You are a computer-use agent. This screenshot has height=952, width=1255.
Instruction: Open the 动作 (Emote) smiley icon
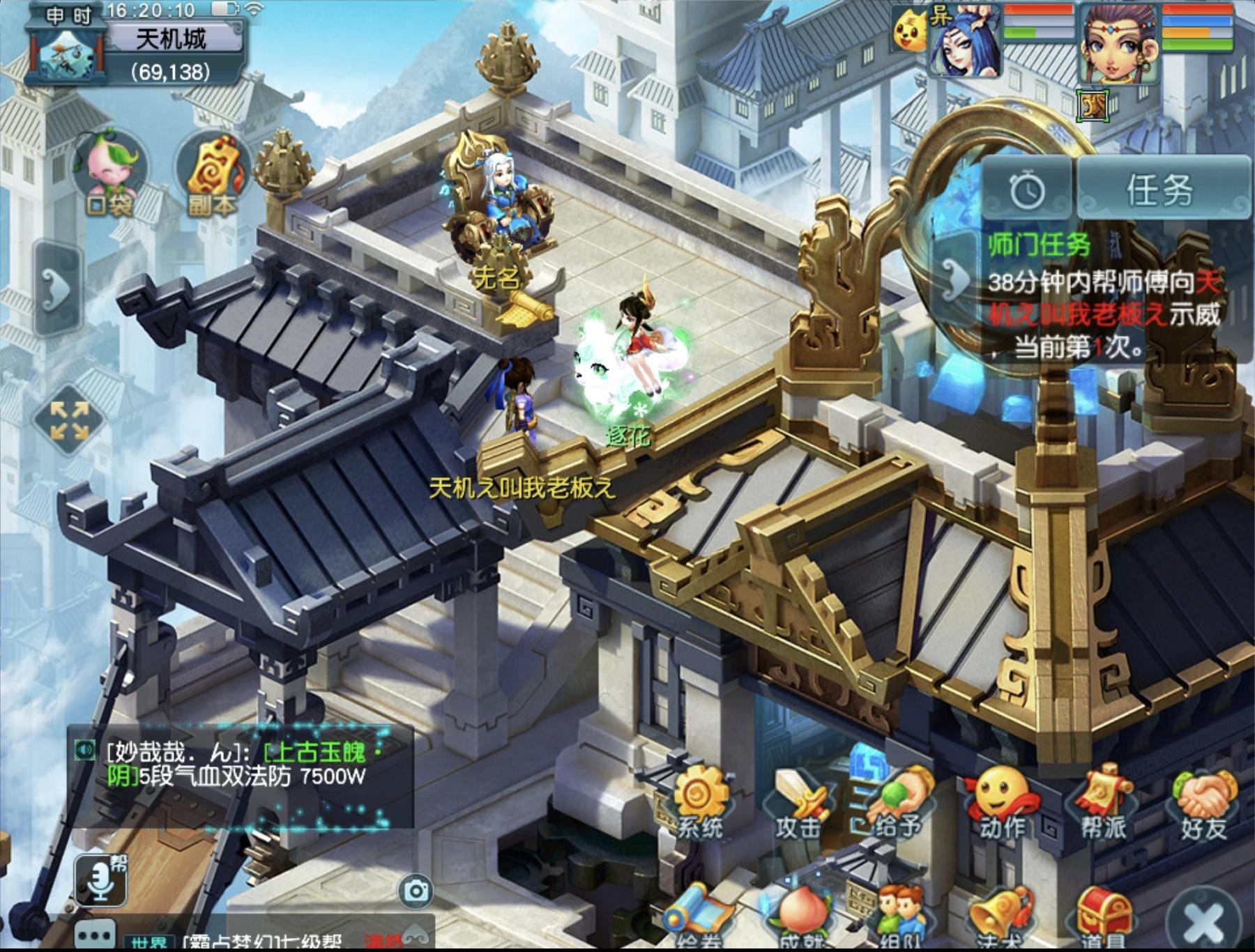point(1001,801)
